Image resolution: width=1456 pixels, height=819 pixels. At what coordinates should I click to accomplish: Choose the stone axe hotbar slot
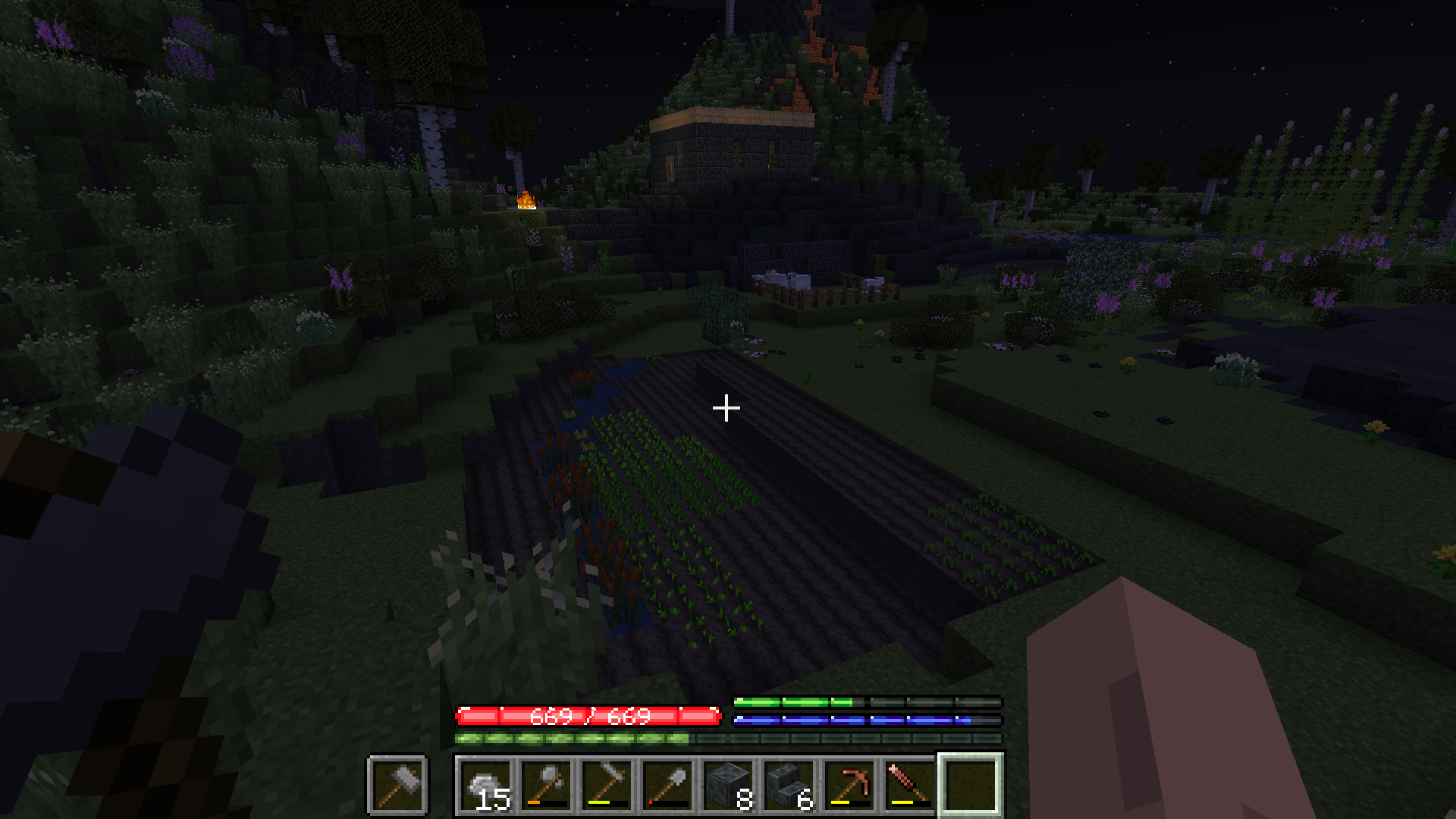point(547,784)
